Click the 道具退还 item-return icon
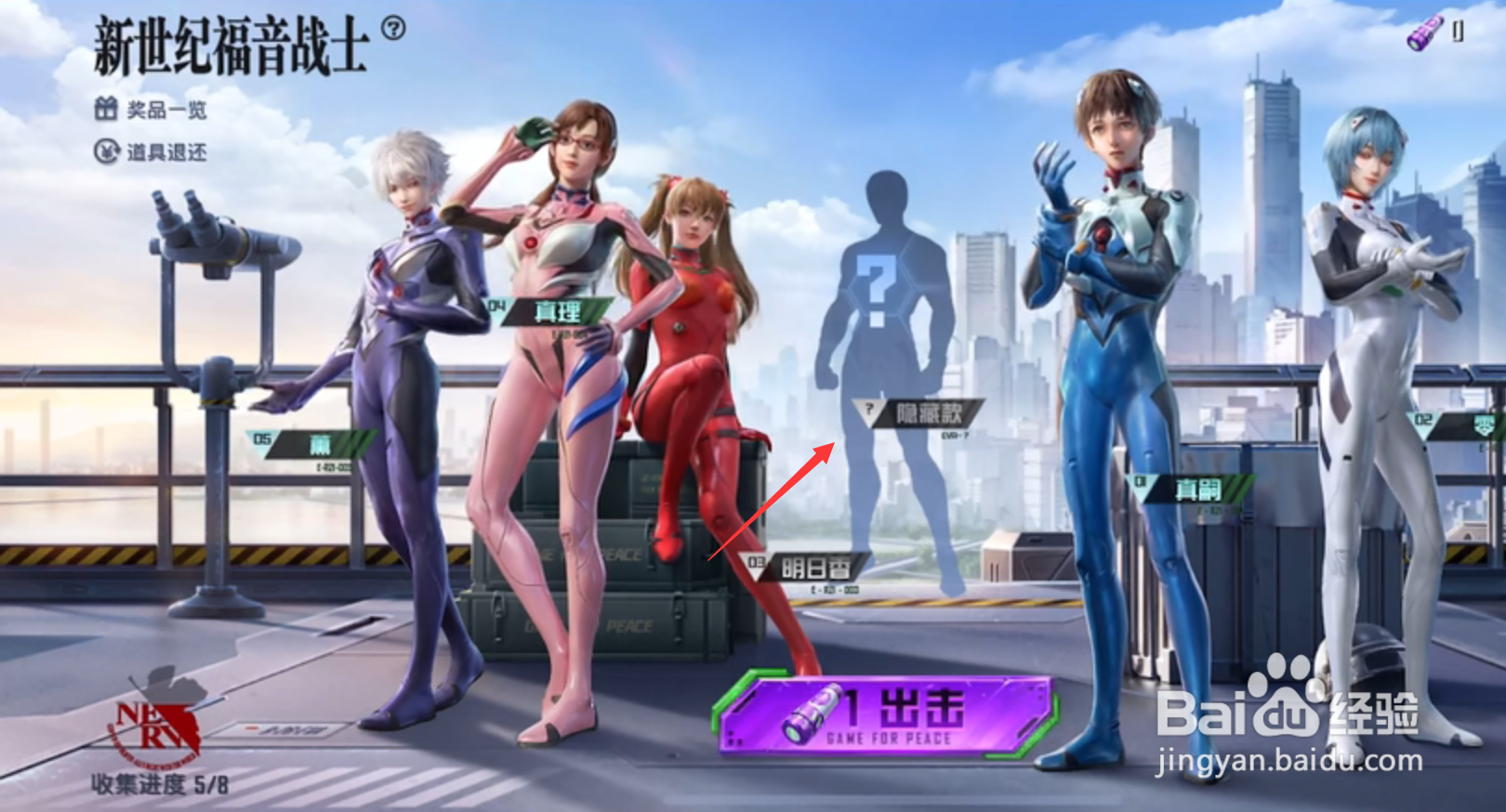Image resolution: width=1506 pixels, height=812 pixels. point(106,149)
